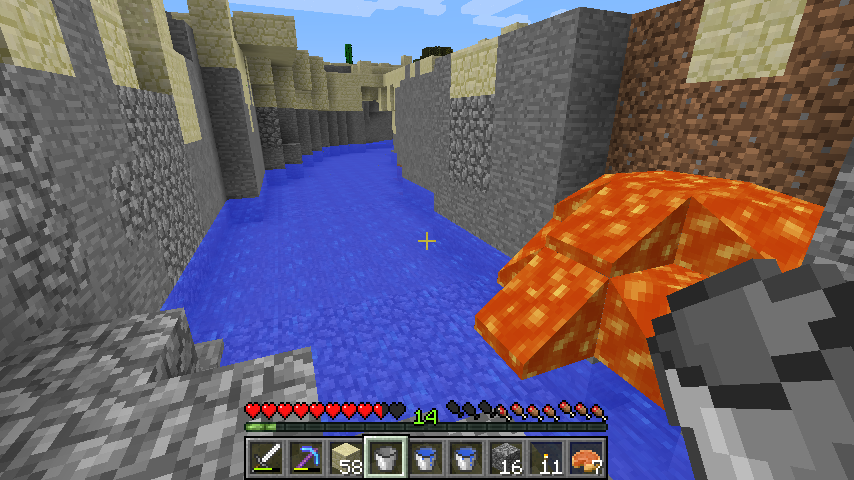Select the empty bucket hotbar slot
This screenshot has height=480, width=854.
pyautogui.click(x=385, y=457)
